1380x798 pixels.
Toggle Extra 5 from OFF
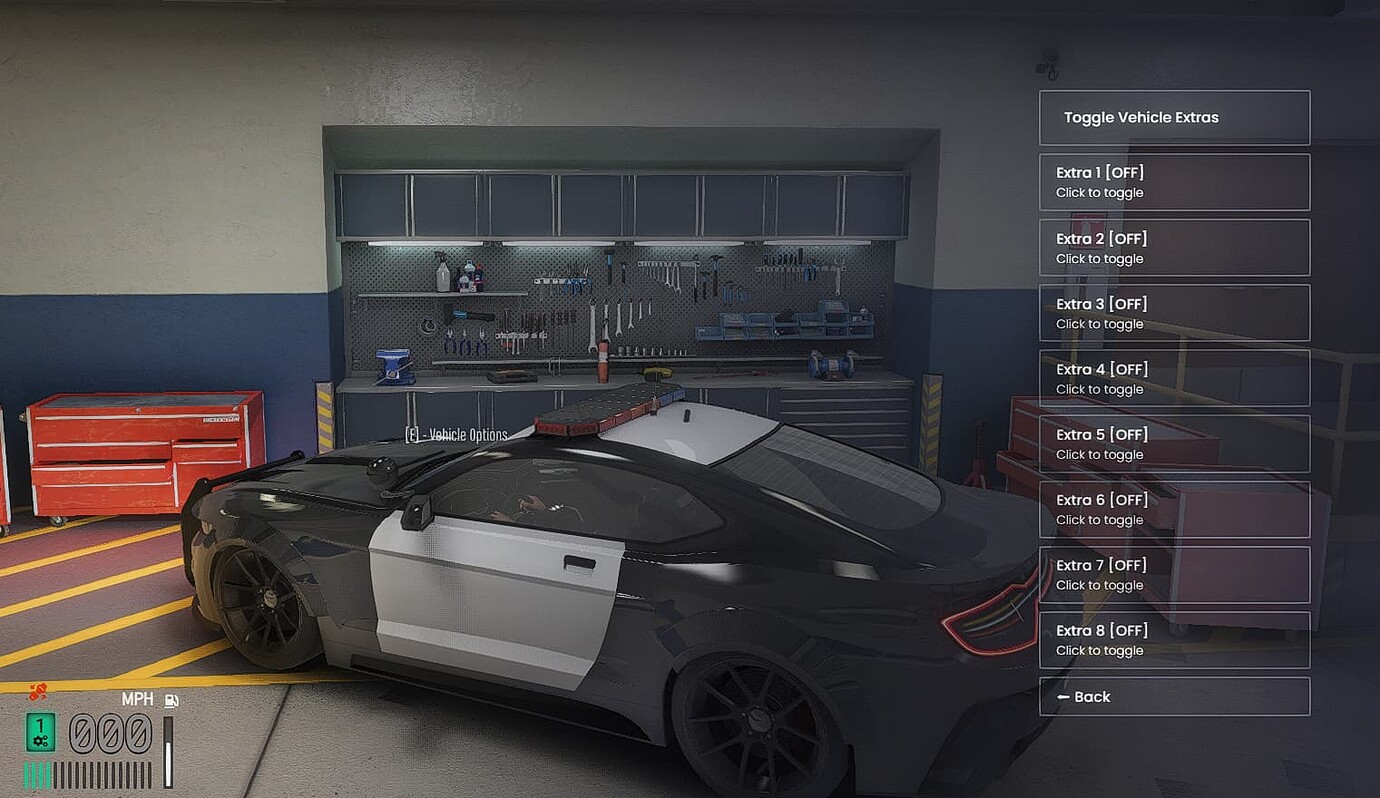tap(1174, 443)
